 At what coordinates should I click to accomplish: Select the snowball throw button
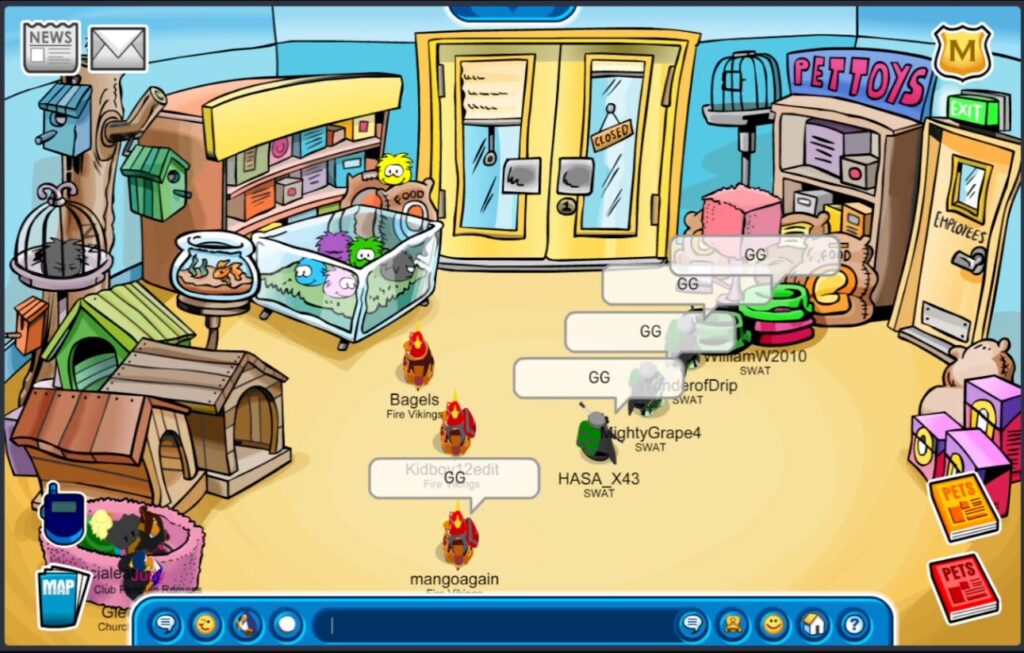point(287,626)
